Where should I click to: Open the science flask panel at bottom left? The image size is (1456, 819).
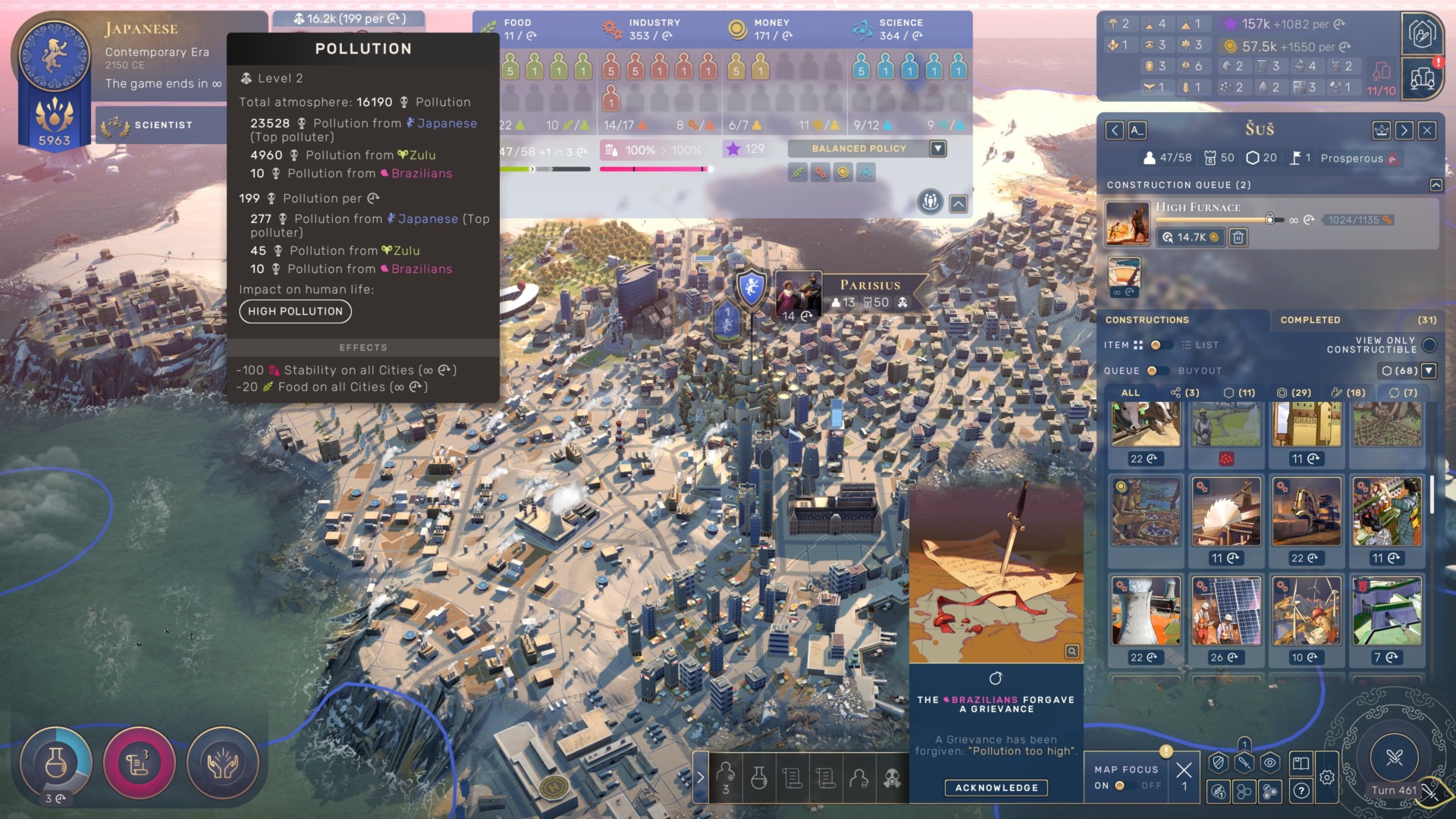point(57,762)
